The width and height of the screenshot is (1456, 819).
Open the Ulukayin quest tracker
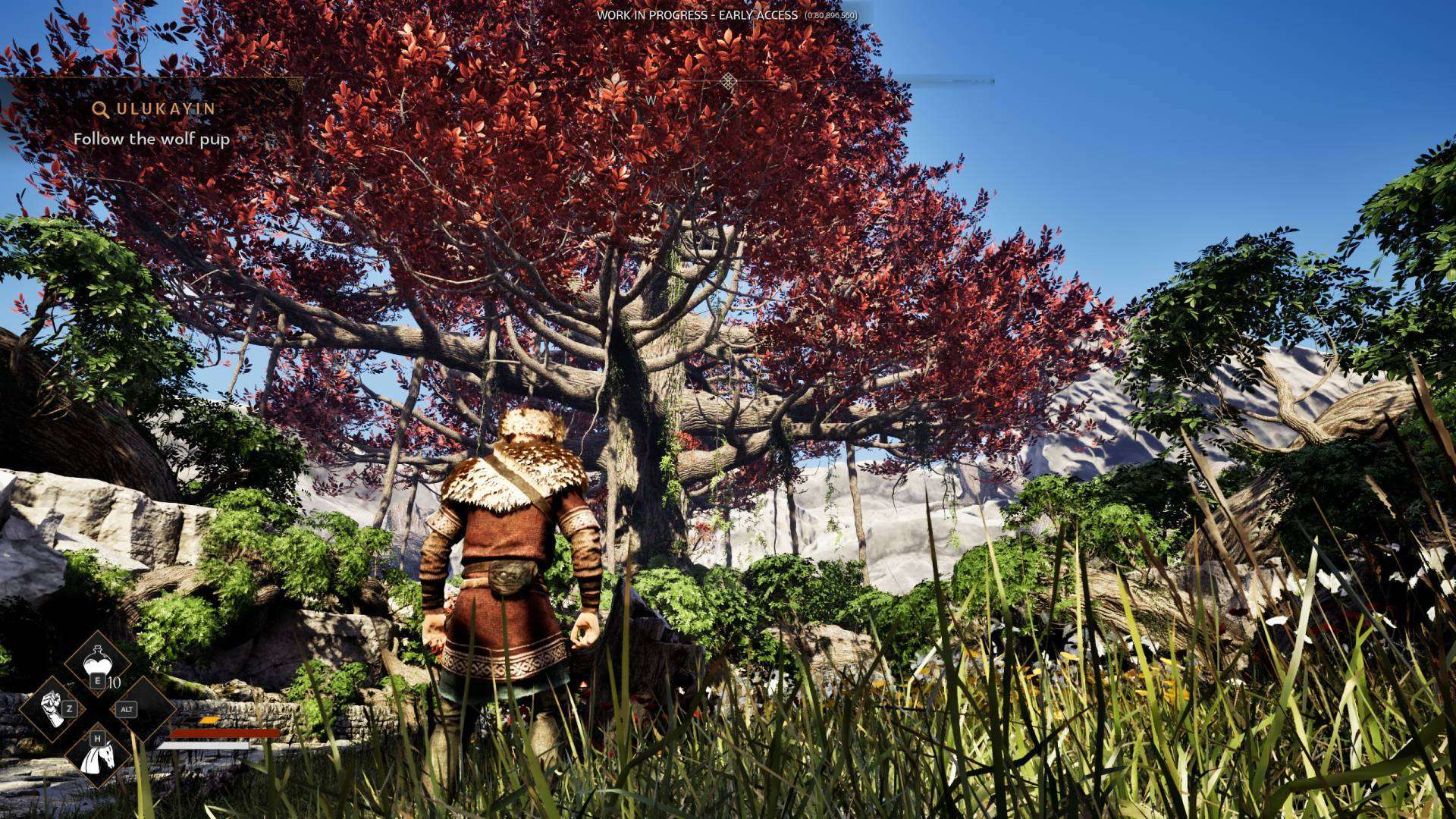(x=155, y=109)
